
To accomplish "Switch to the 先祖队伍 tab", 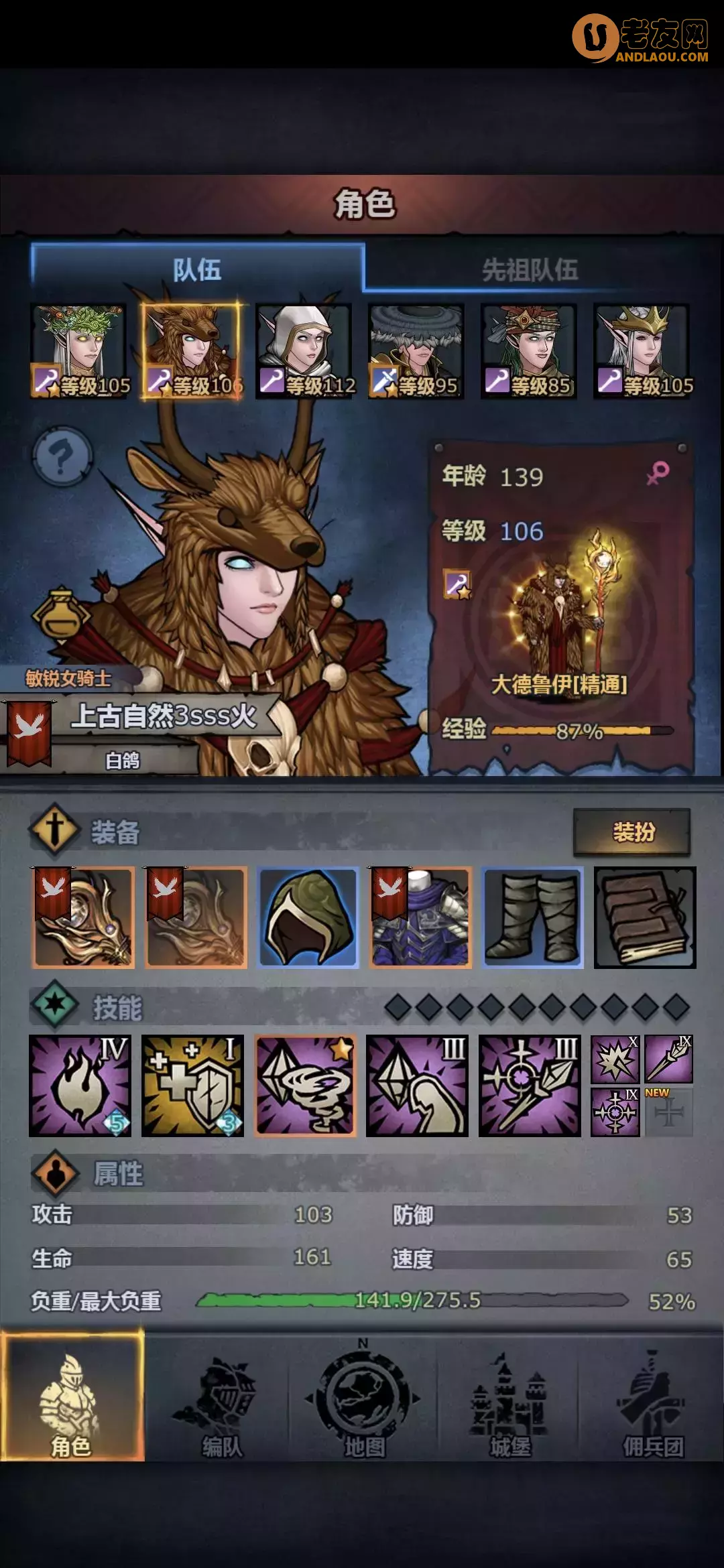I will pos(530,270).
